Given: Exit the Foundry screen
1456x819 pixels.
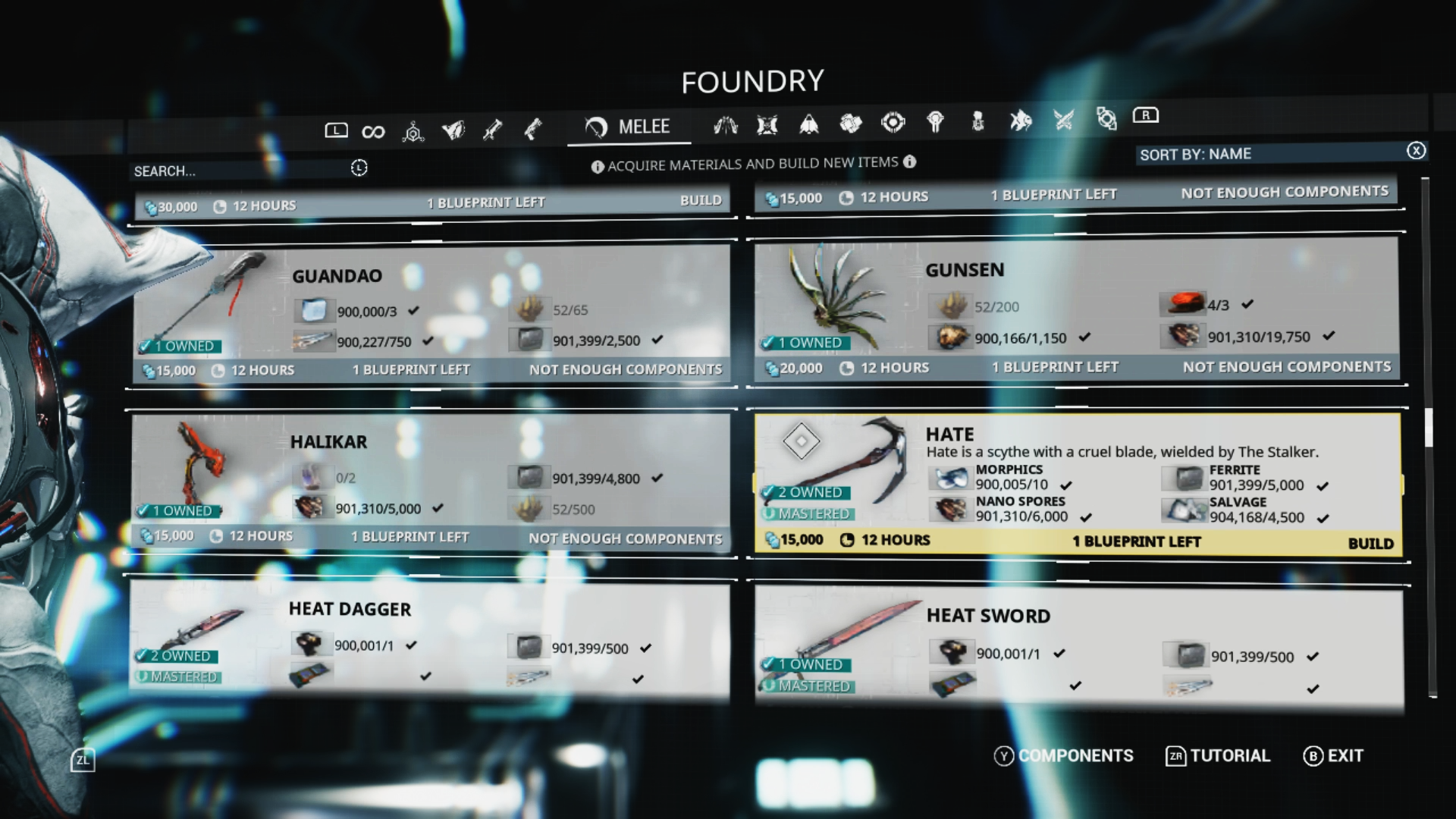Looking at the screenshot, I should point(1334,756).
